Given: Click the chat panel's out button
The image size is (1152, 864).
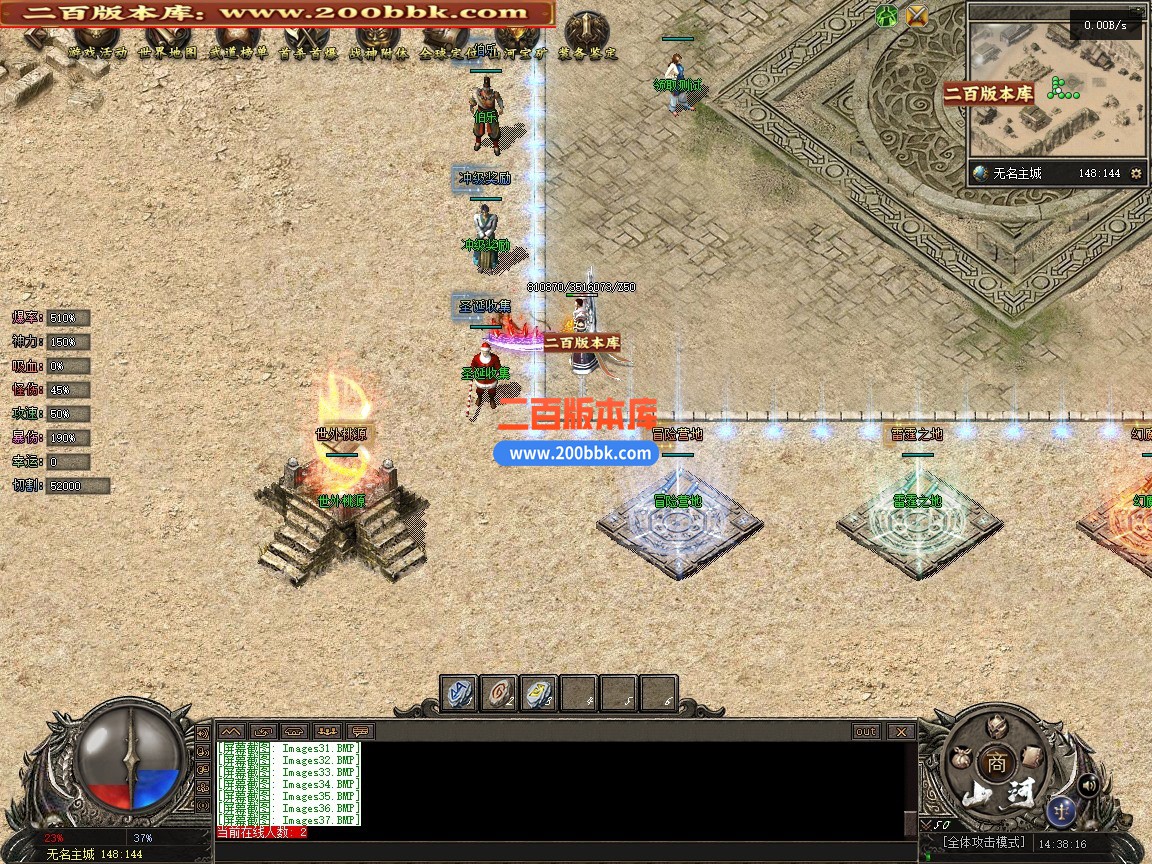Looking at the screenshot, I should pyautogui.click(x=866, y=731).
